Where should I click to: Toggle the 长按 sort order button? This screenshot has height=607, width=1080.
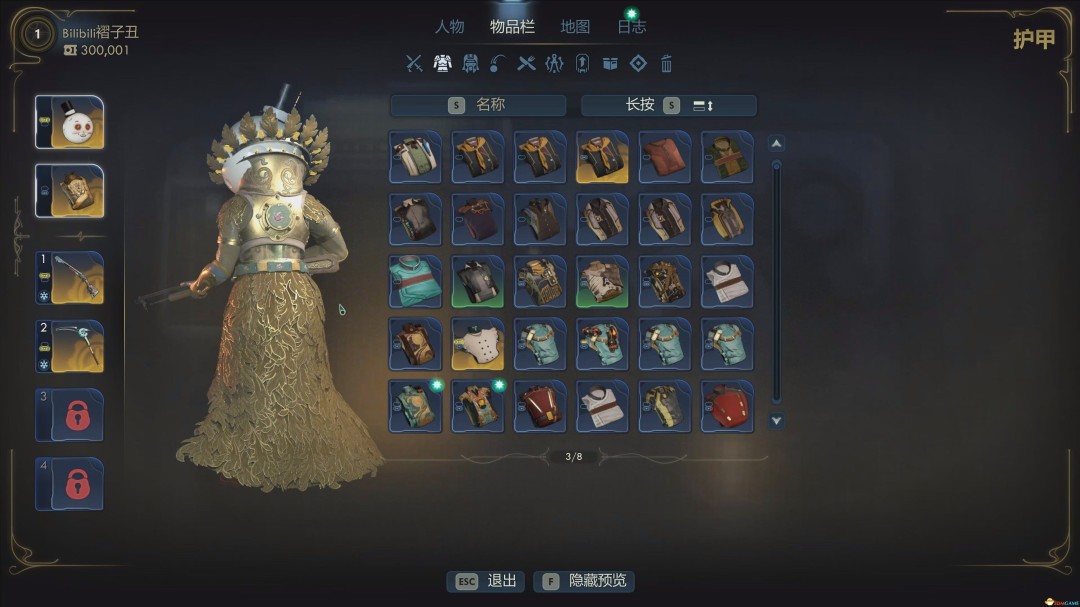tap(668, 105)
